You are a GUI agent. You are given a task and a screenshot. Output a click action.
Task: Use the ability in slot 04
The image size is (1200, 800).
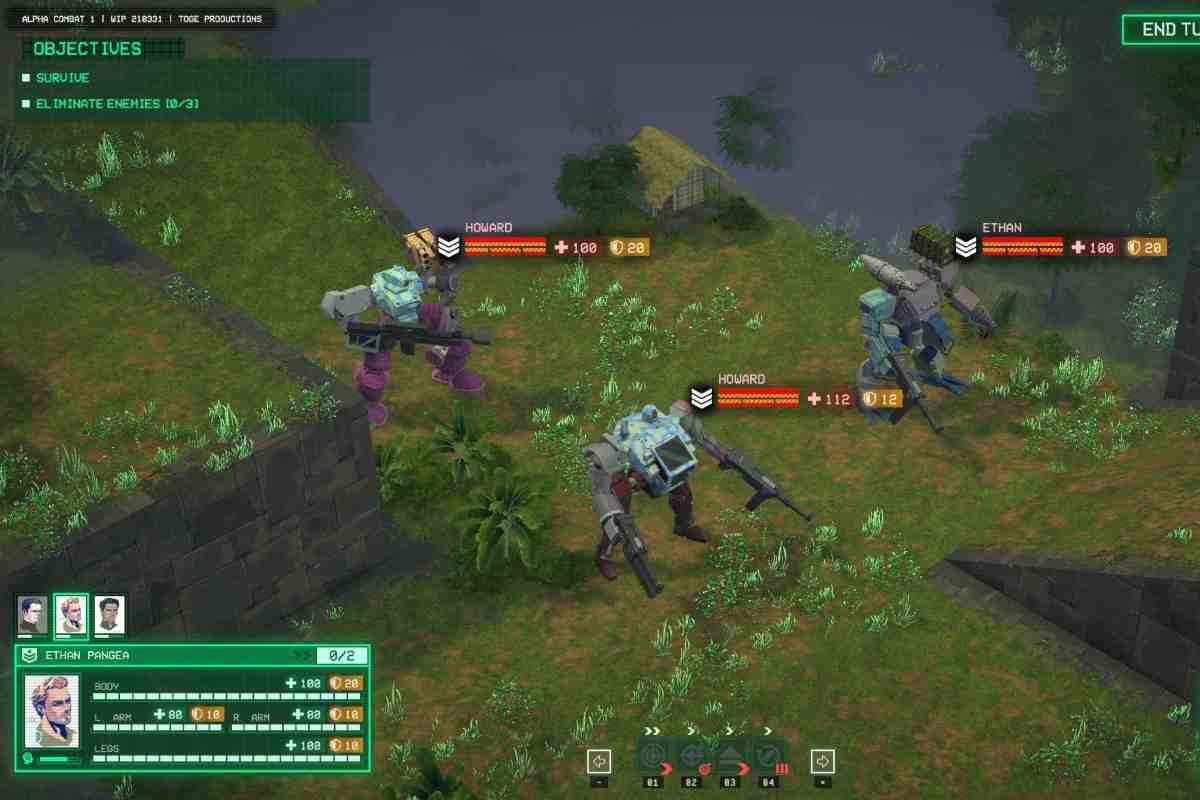point(768,757)
